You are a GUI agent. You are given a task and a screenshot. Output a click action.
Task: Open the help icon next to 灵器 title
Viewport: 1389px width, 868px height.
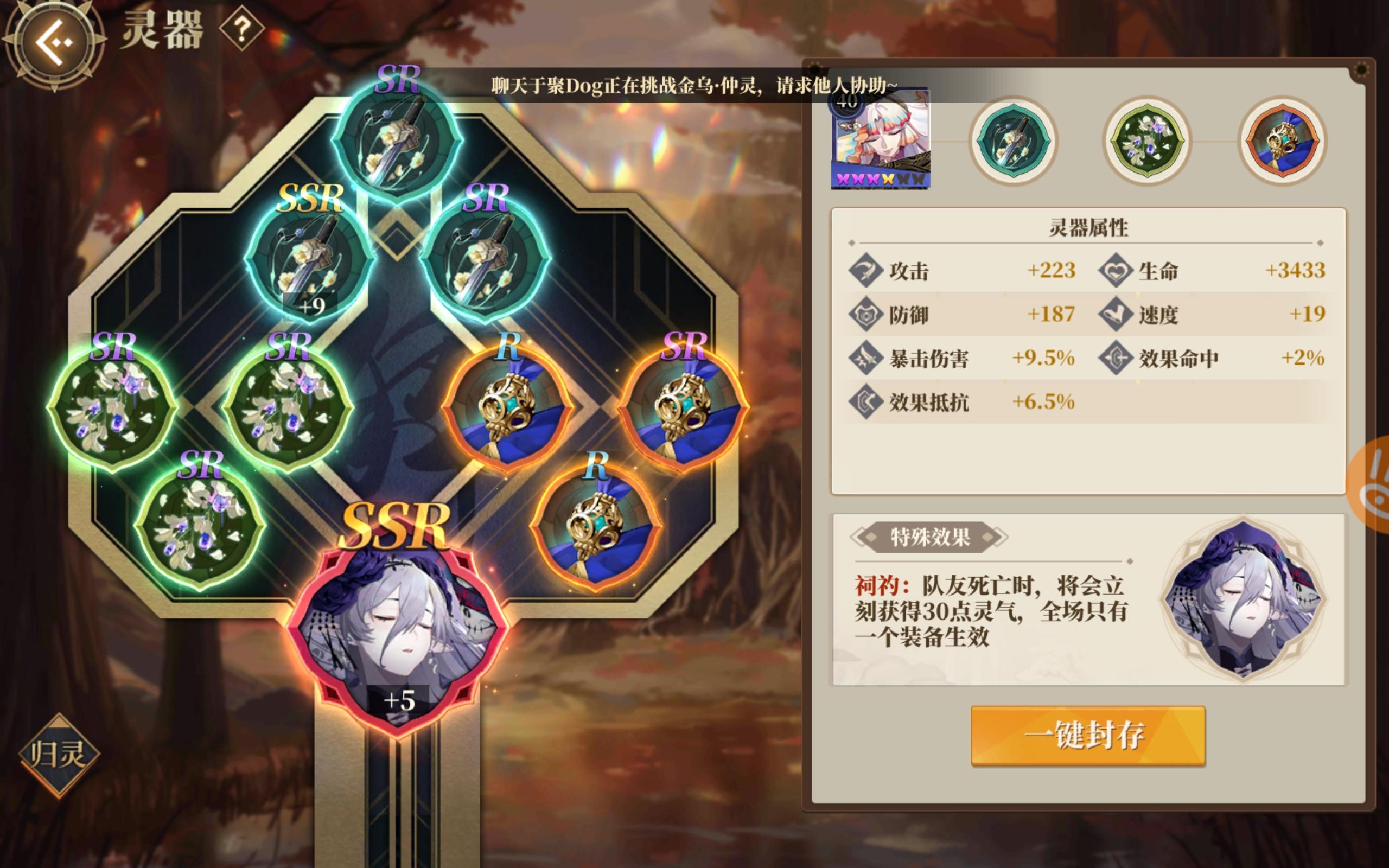click(241, 29)
